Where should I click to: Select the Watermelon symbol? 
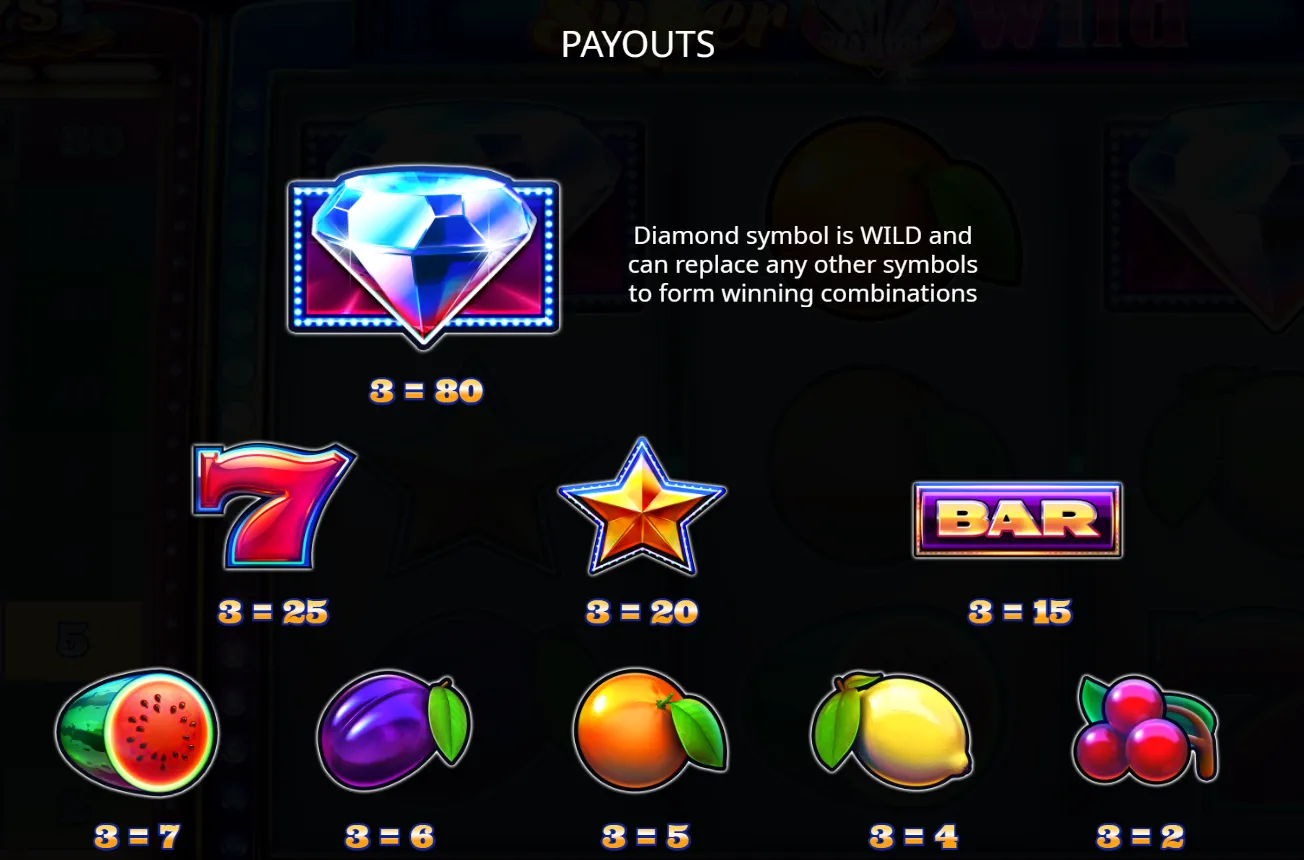pyautogui.click(x=138, y=732)
